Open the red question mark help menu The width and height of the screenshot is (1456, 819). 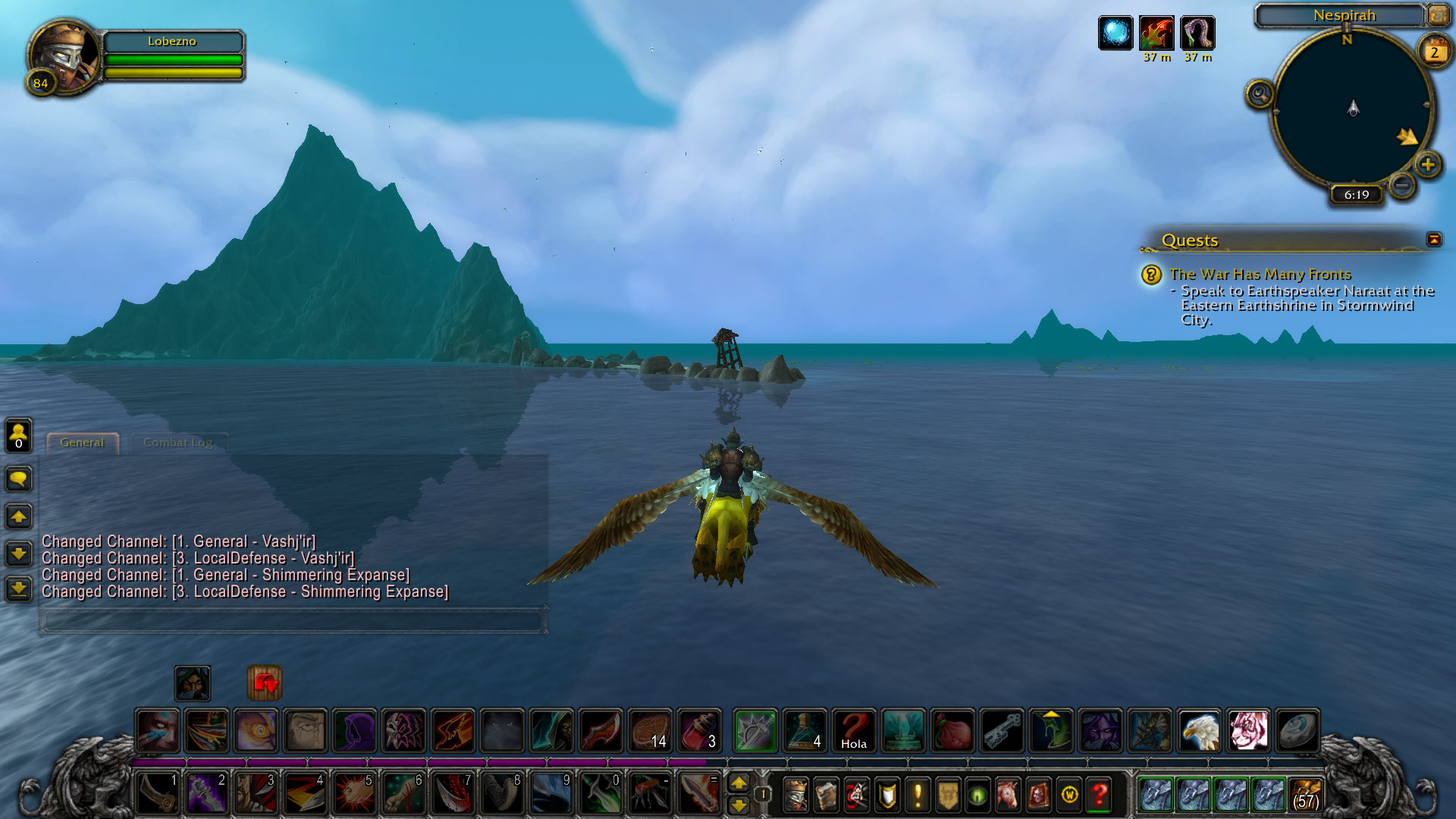tap(1099, 795)
